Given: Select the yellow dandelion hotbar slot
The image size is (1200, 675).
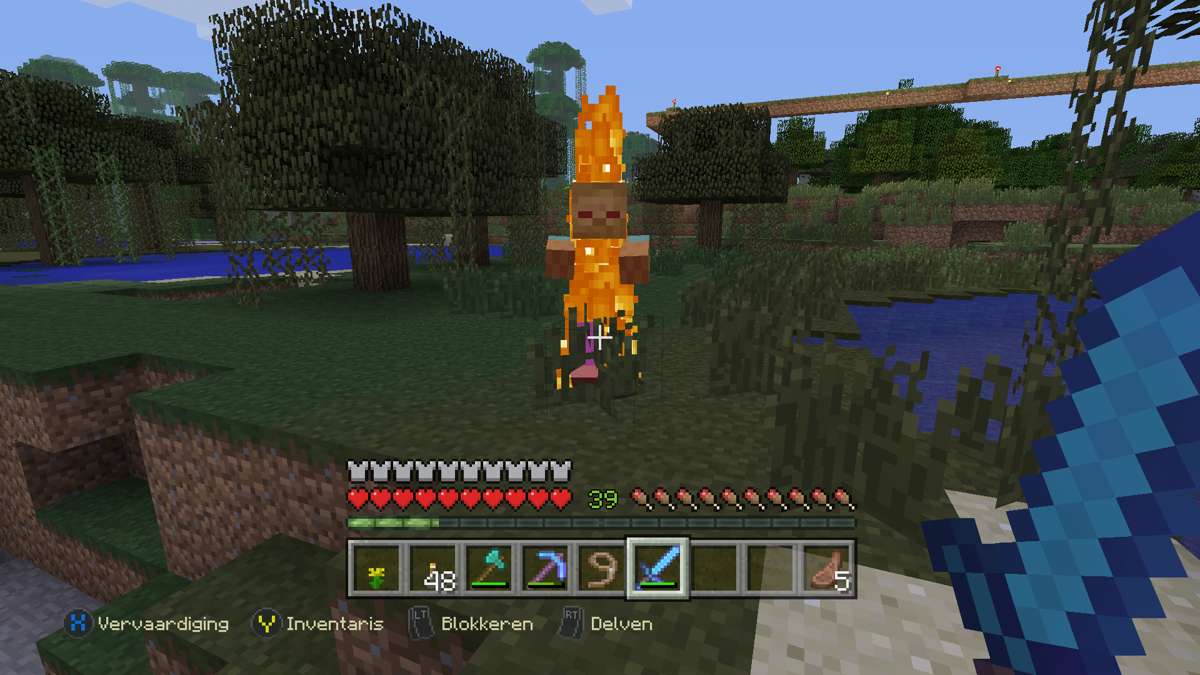Looking at the screenshot, I should [376, 569].
